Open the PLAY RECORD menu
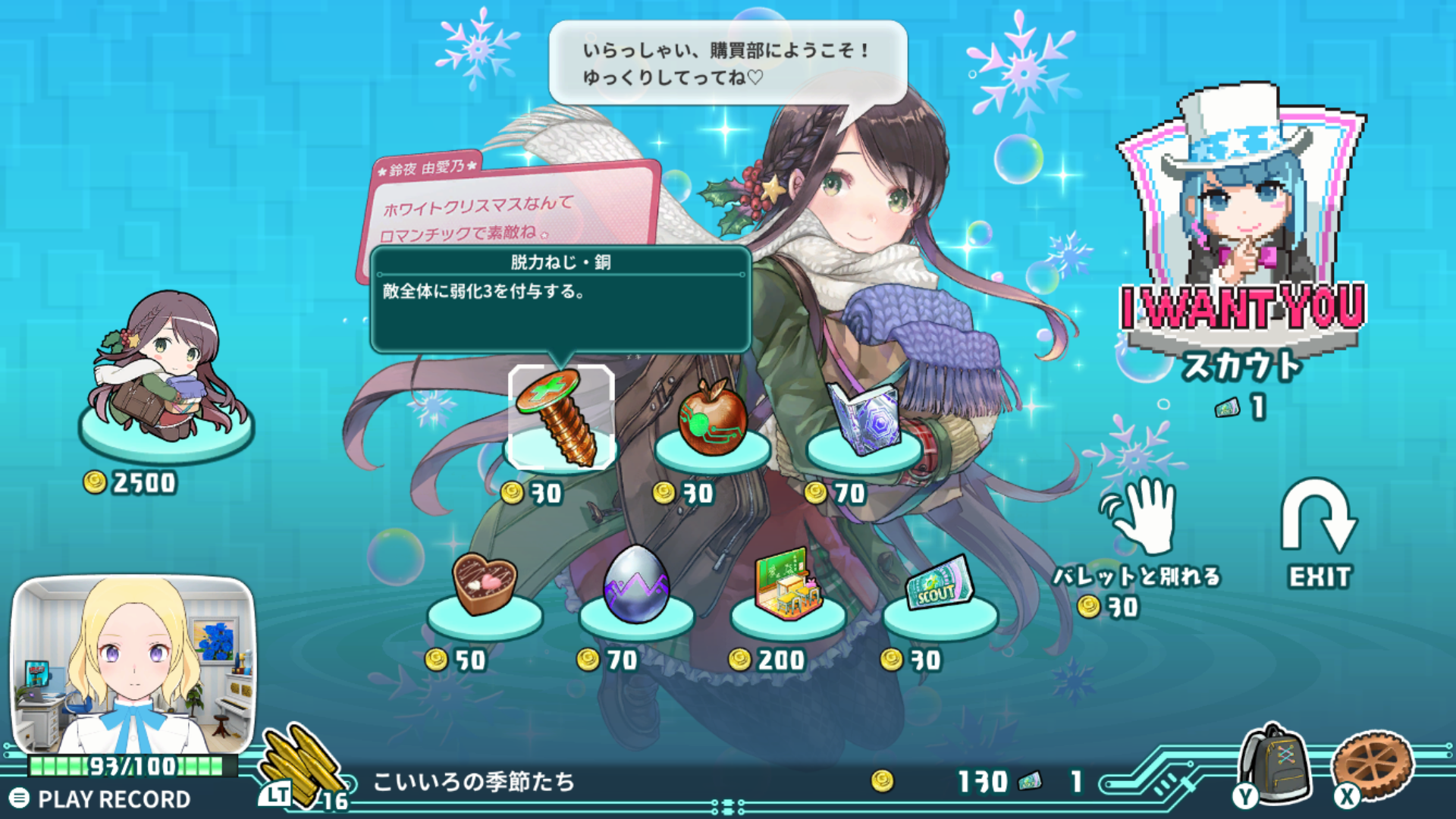The height and width of the screenshot is (819, 1456). click(x=101, y=799)
